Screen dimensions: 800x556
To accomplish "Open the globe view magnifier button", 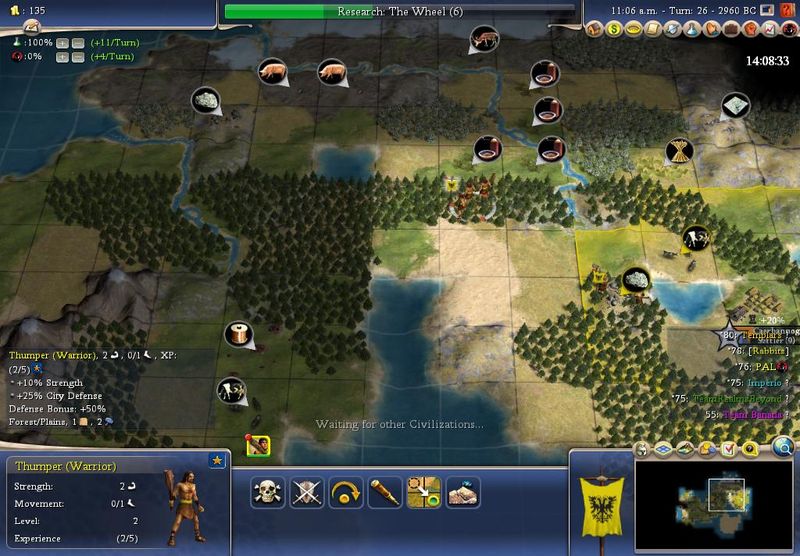I will [783, 447].
